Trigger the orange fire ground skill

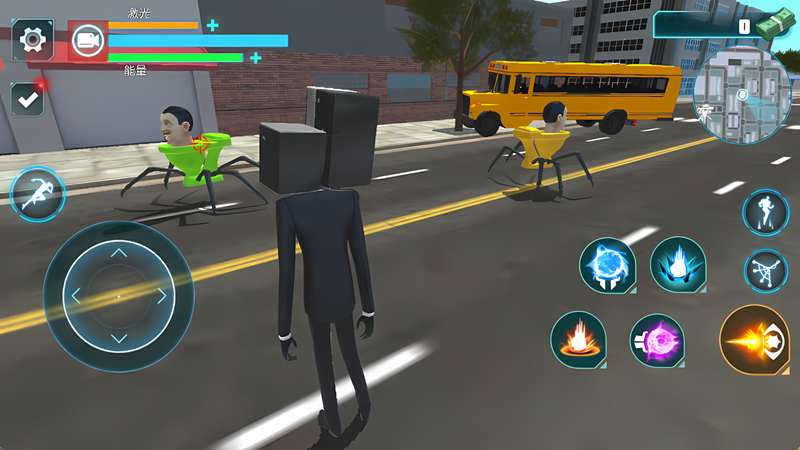pos(578,340)
